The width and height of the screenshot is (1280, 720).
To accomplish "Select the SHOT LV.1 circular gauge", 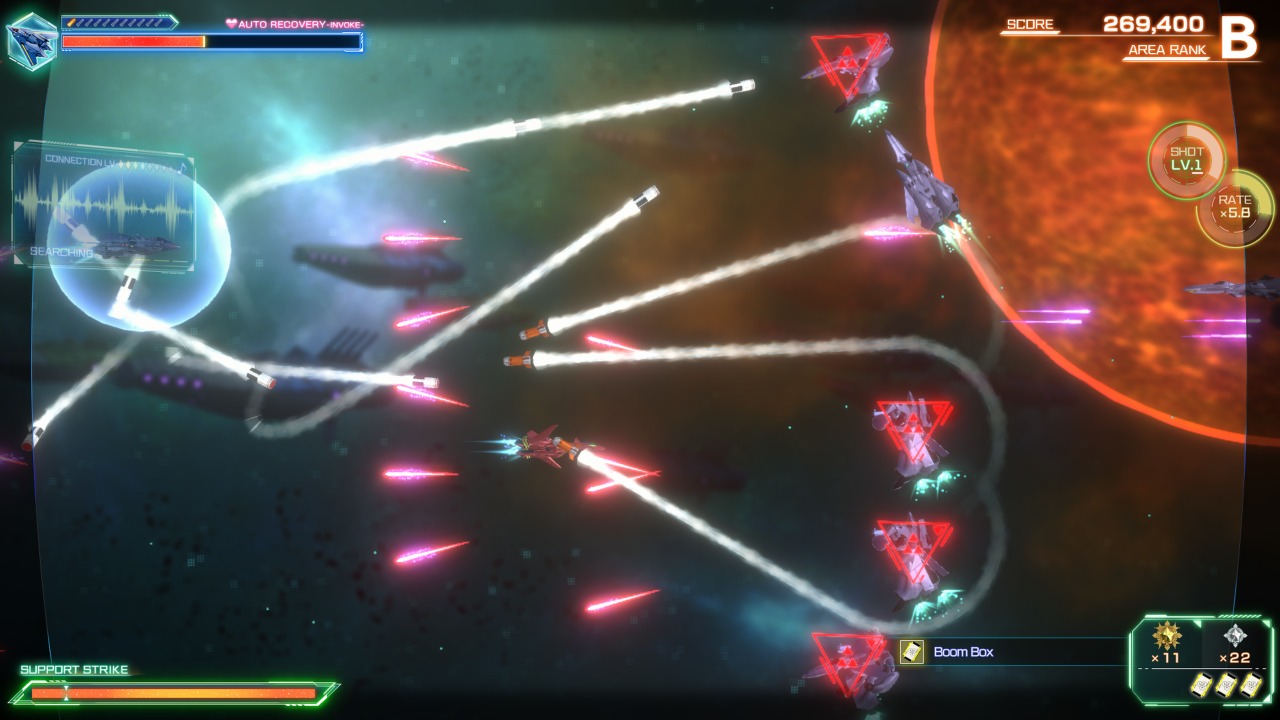I will pos(1185,159).
